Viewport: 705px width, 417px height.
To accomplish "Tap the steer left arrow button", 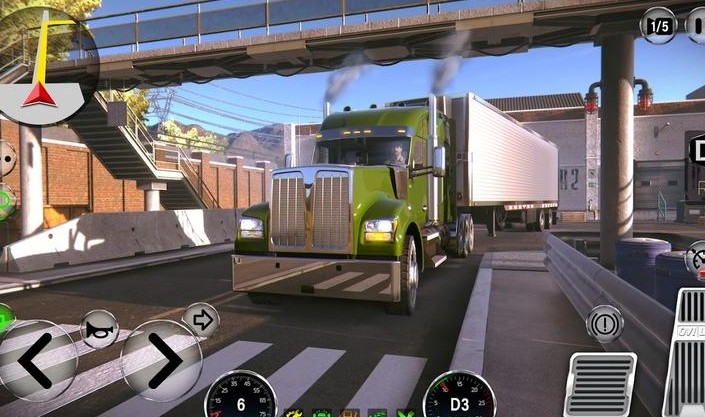I will pyautogui.click(x=36, y=361).
